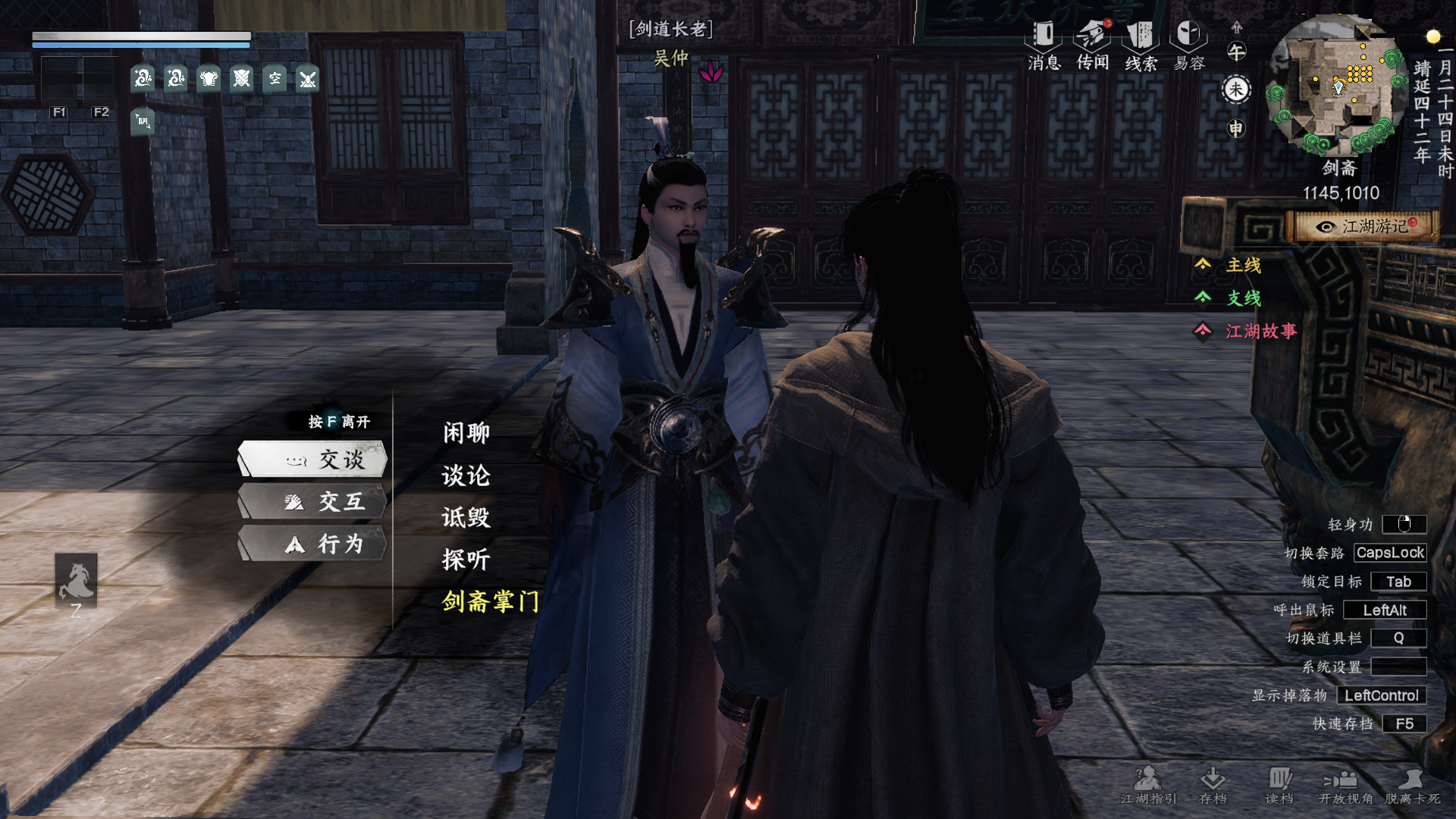
Task: Click the 系统设置 system settings entry
Action: (x=1332, y=667)
